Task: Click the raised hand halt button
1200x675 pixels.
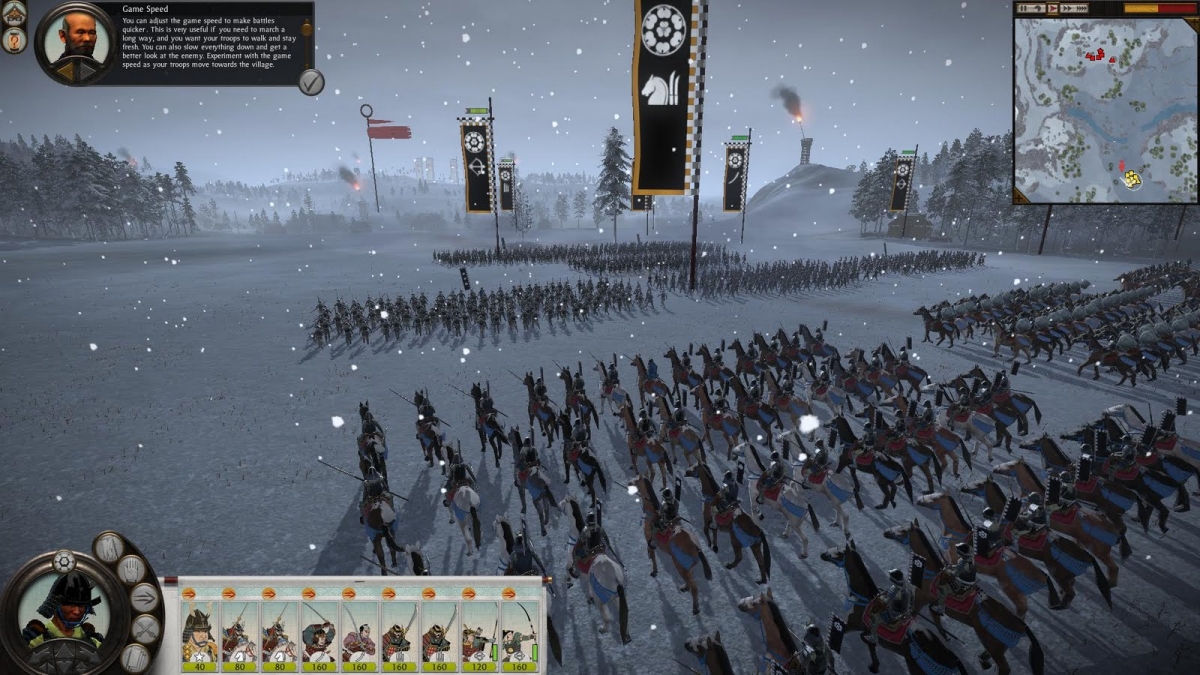Action: coord(131,570)
